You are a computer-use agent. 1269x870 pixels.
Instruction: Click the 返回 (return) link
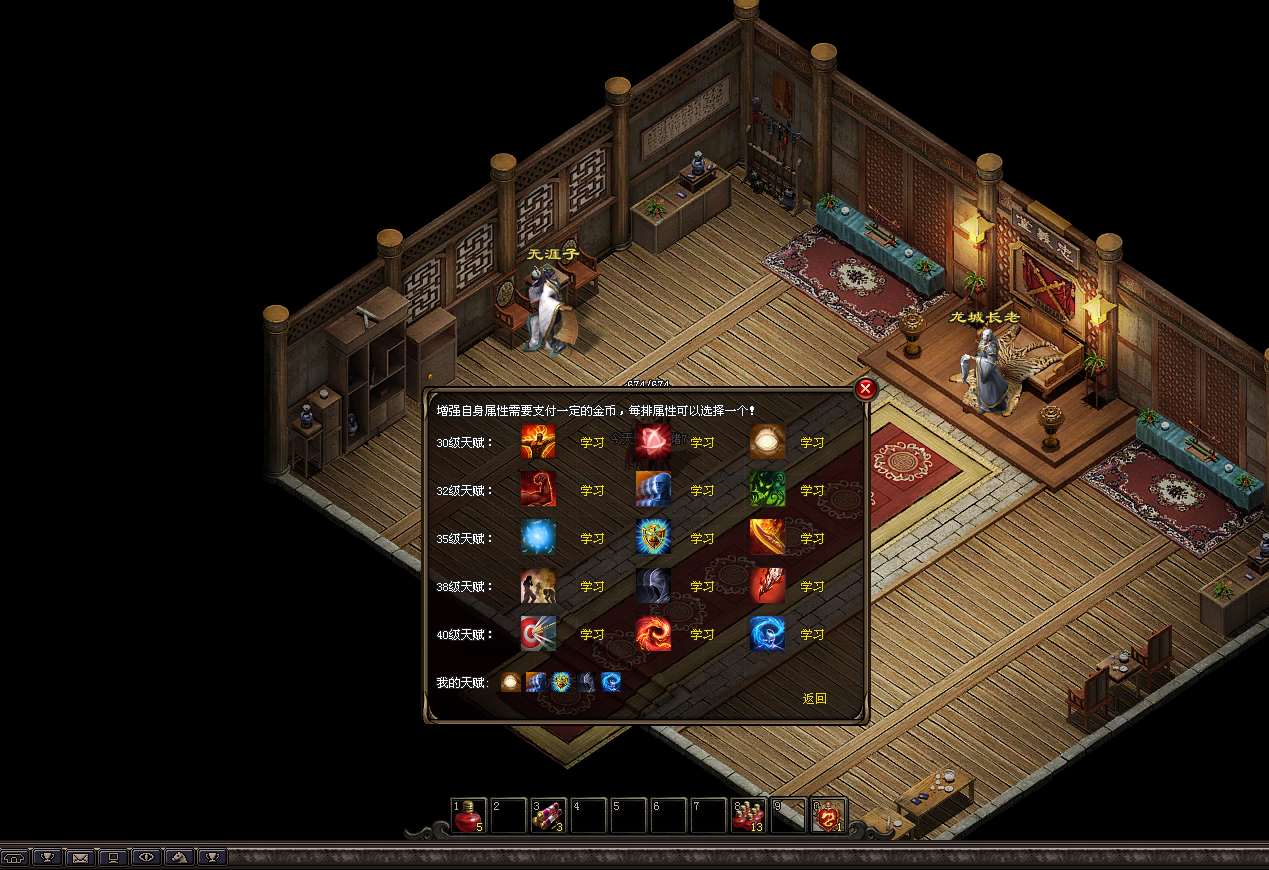point(814,698)
